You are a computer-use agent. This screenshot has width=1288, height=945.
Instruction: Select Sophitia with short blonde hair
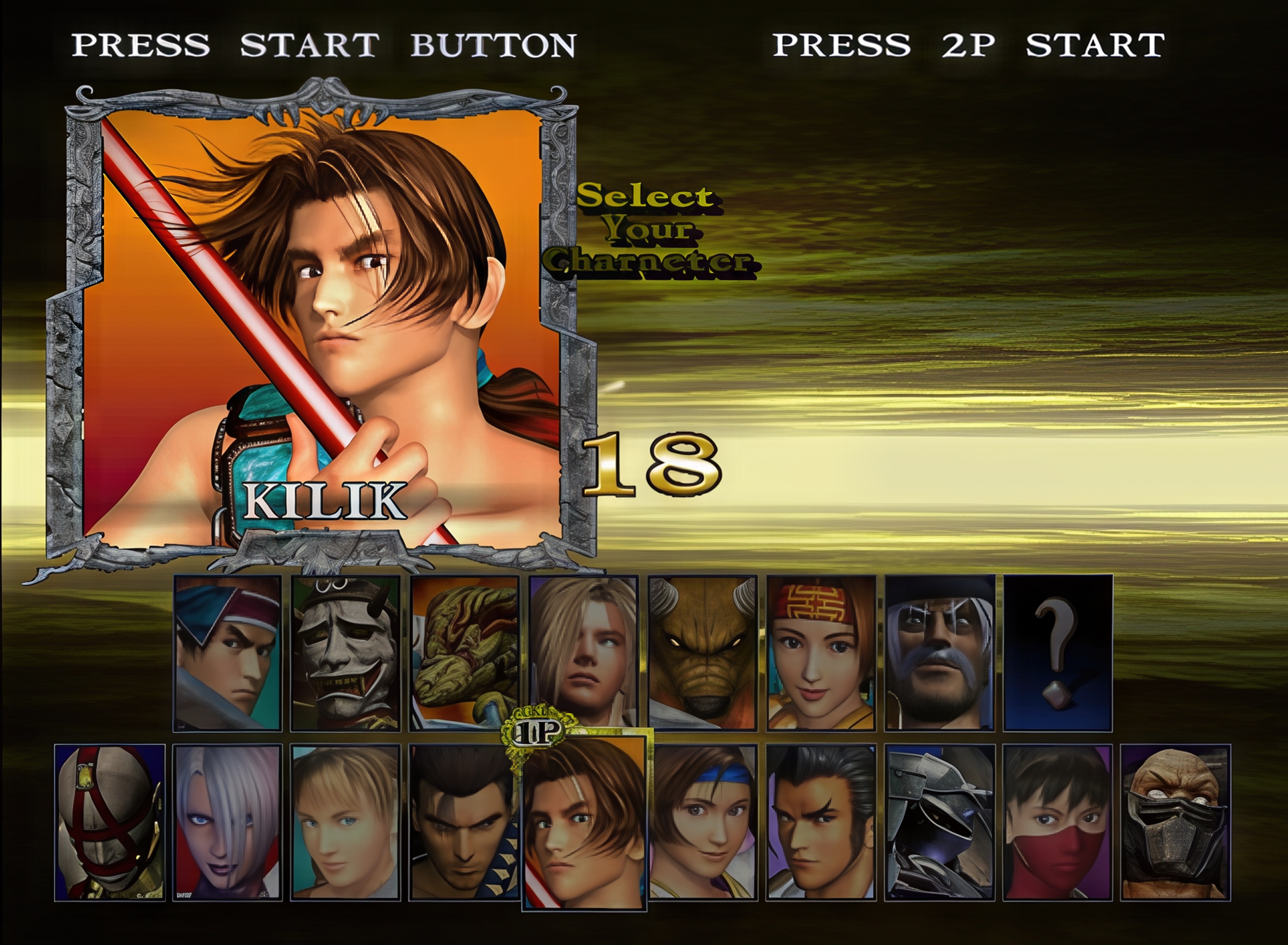(346, 822)
